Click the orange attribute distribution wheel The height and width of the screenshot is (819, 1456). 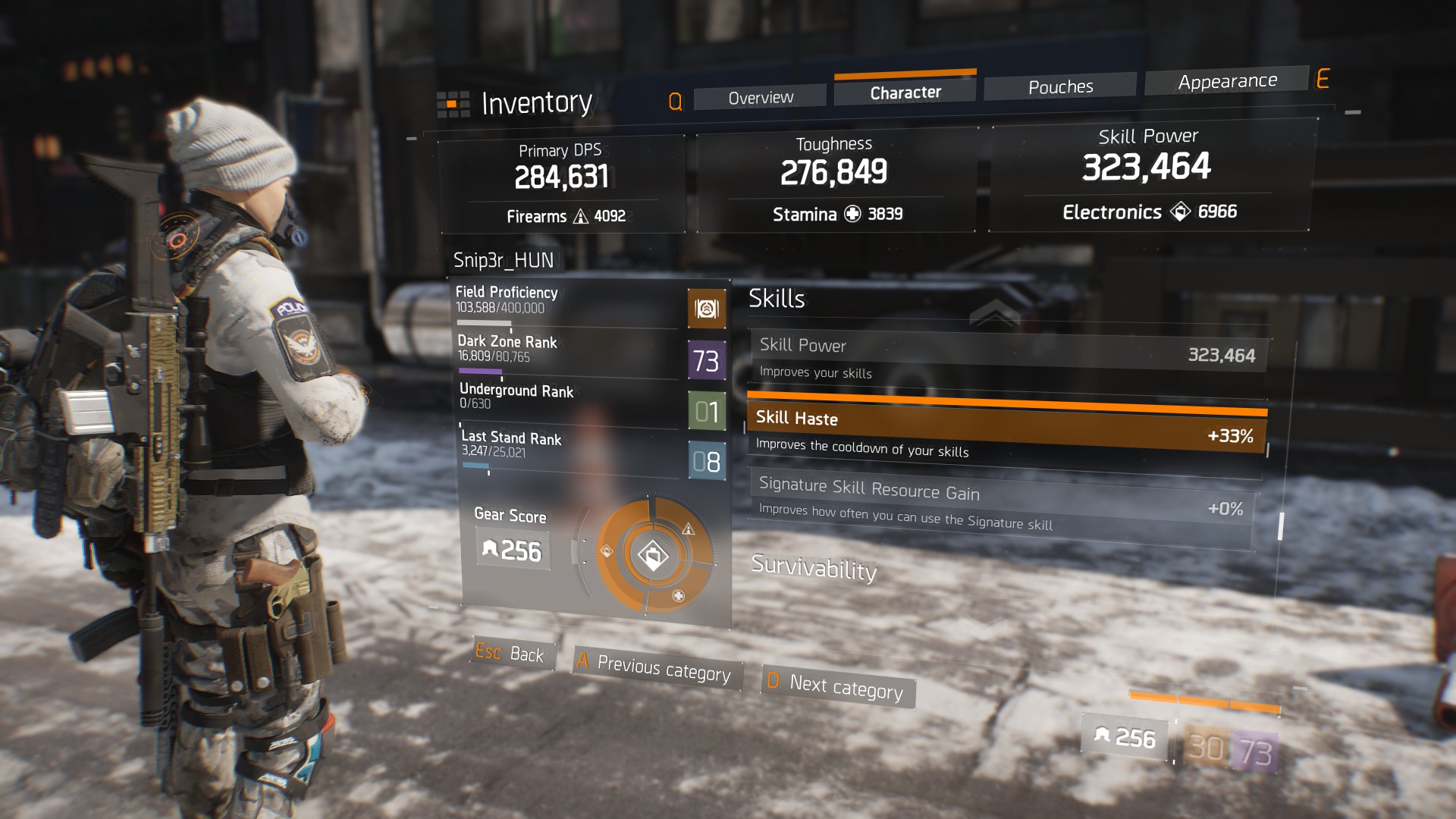[x=654, y=555]
